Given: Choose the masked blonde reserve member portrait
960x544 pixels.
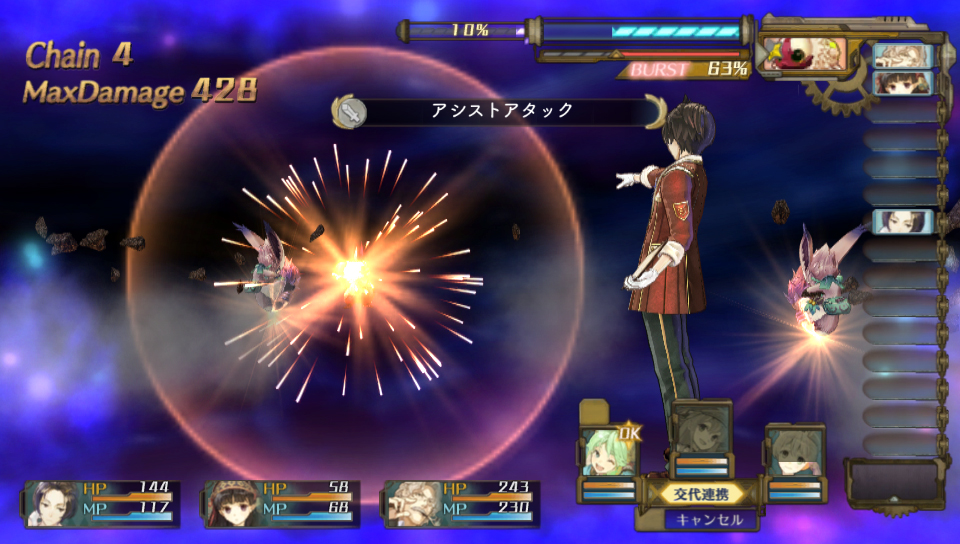Looking at the screenshot, I should [x=795, y=452].
